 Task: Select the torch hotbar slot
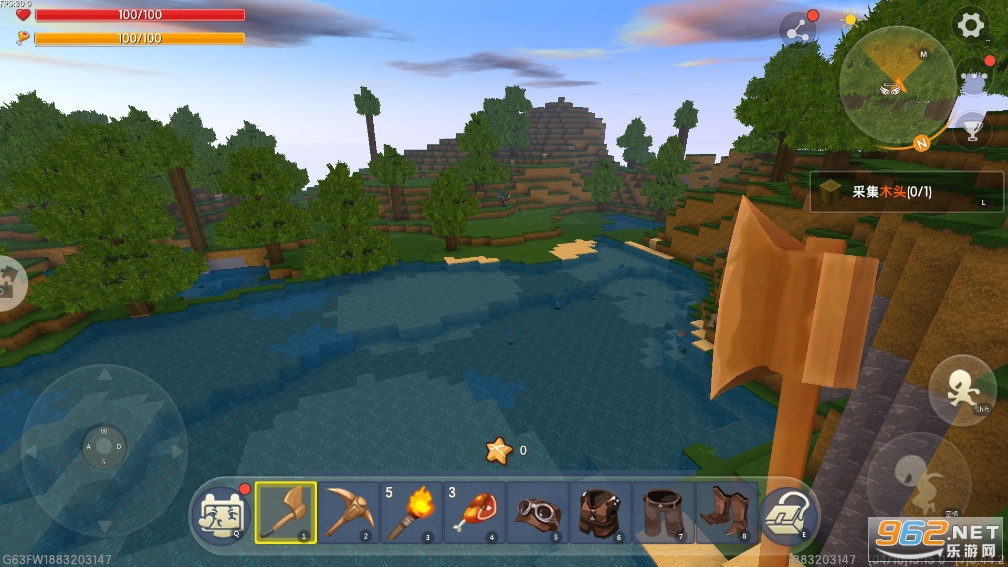[412, 512]
